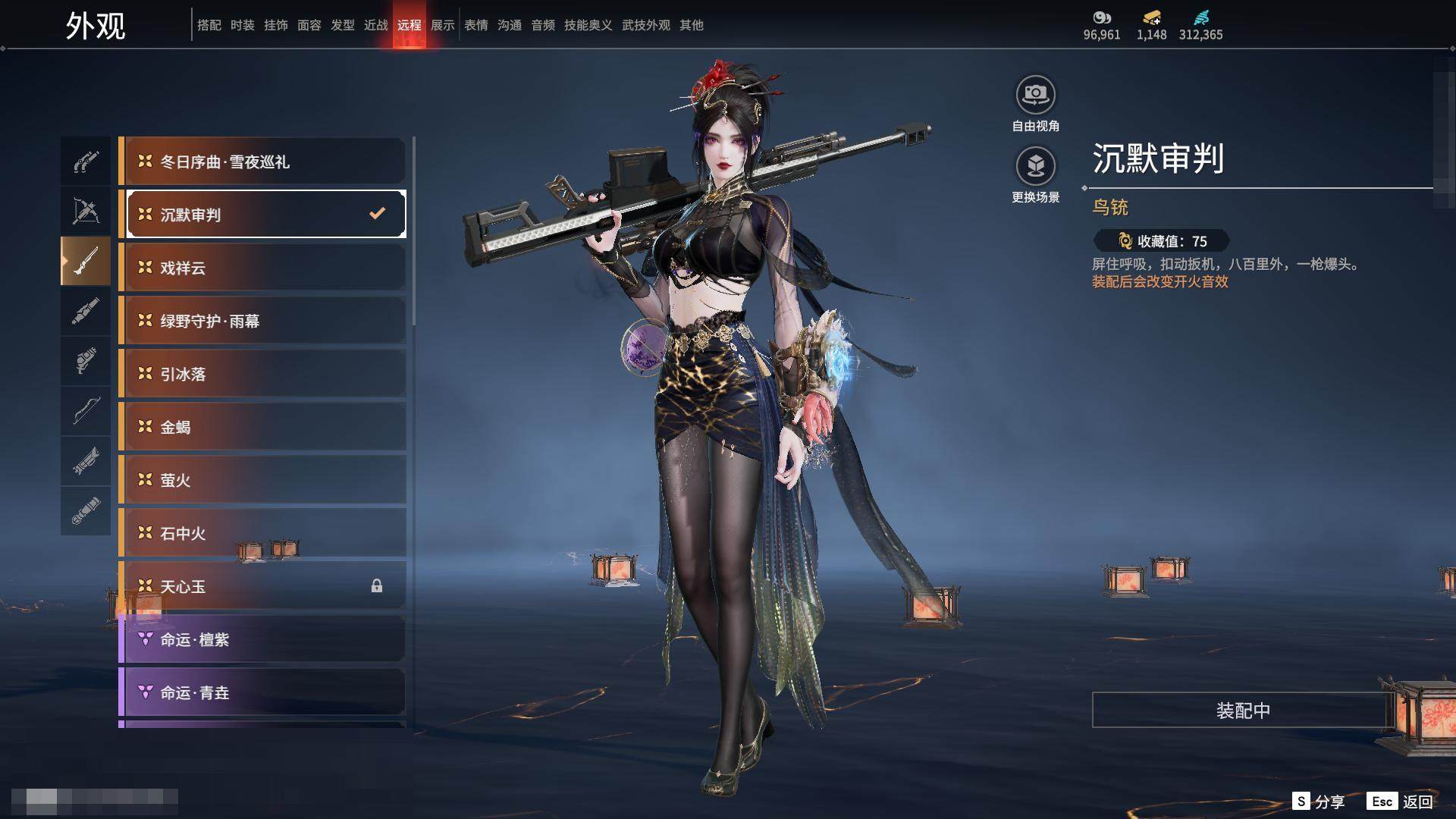Select the crossbow weapon category icon
Screen dimensions: 1456x819
pyautogui.click(x=86, y=211)
